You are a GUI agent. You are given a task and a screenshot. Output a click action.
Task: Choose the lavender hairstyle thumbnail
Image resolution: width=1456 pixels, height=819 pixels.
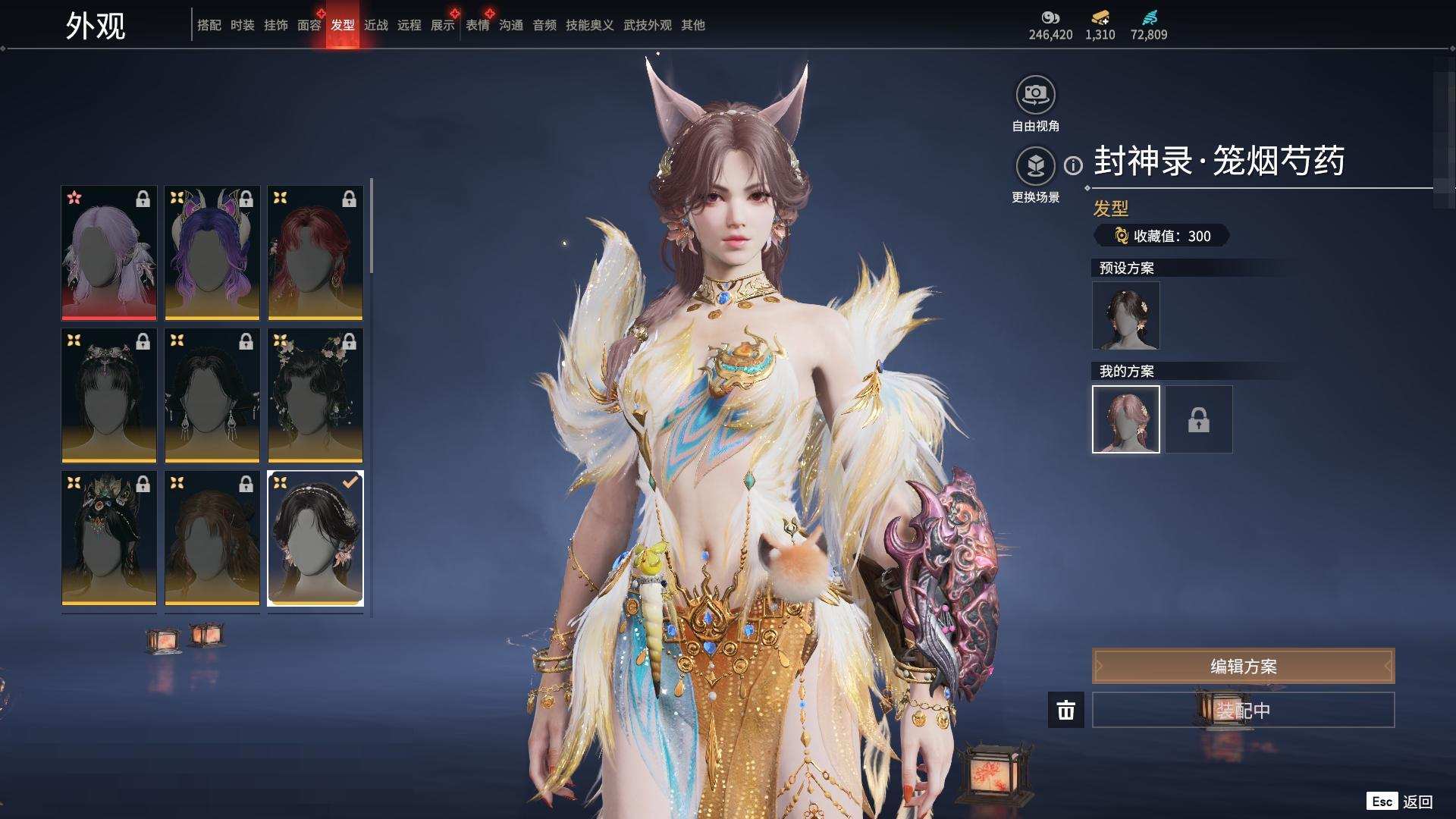109,253
